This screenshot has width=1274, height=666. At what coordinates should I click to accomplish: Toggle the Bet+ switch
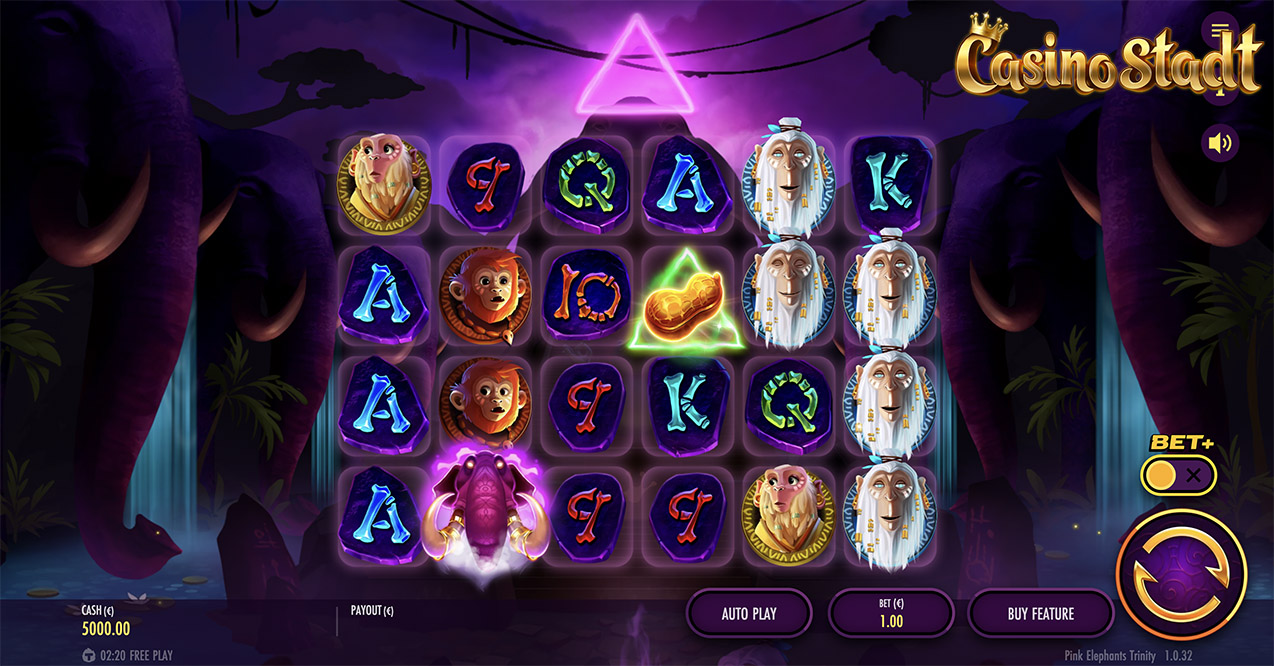1178,476
